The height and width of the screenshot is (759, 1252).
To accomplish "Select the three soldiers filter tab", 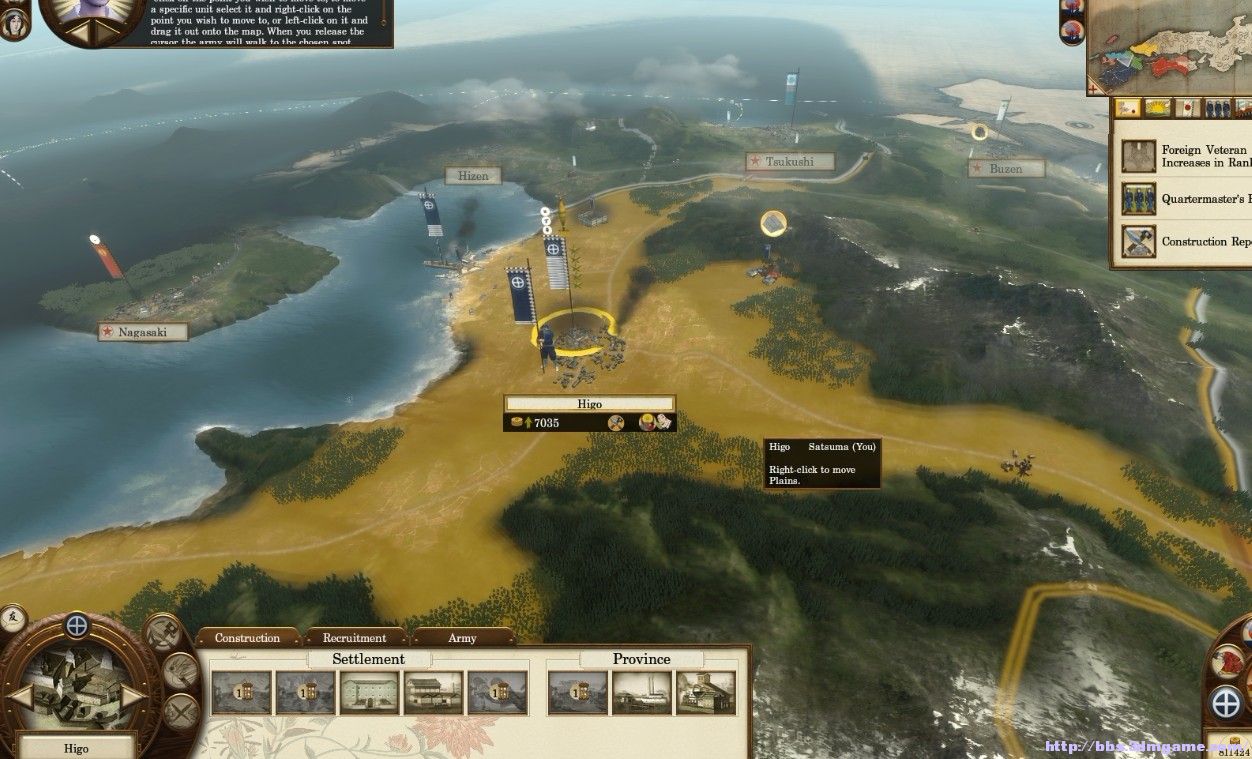I will pyautogui.click(x=1217, y=108).
